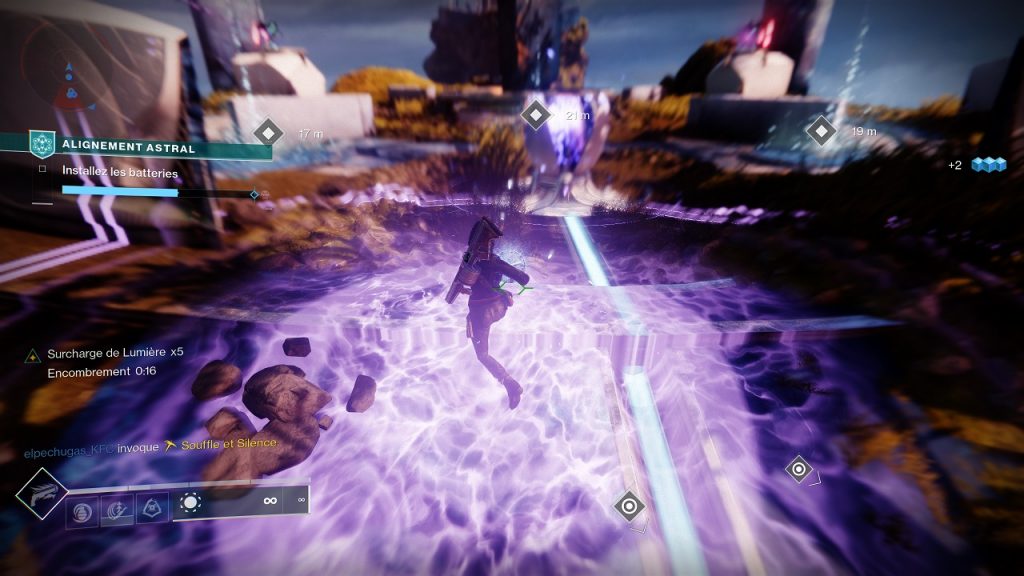Click the glowing sun orb icon
Screen dimensions: 1024x576
(190, 502)
